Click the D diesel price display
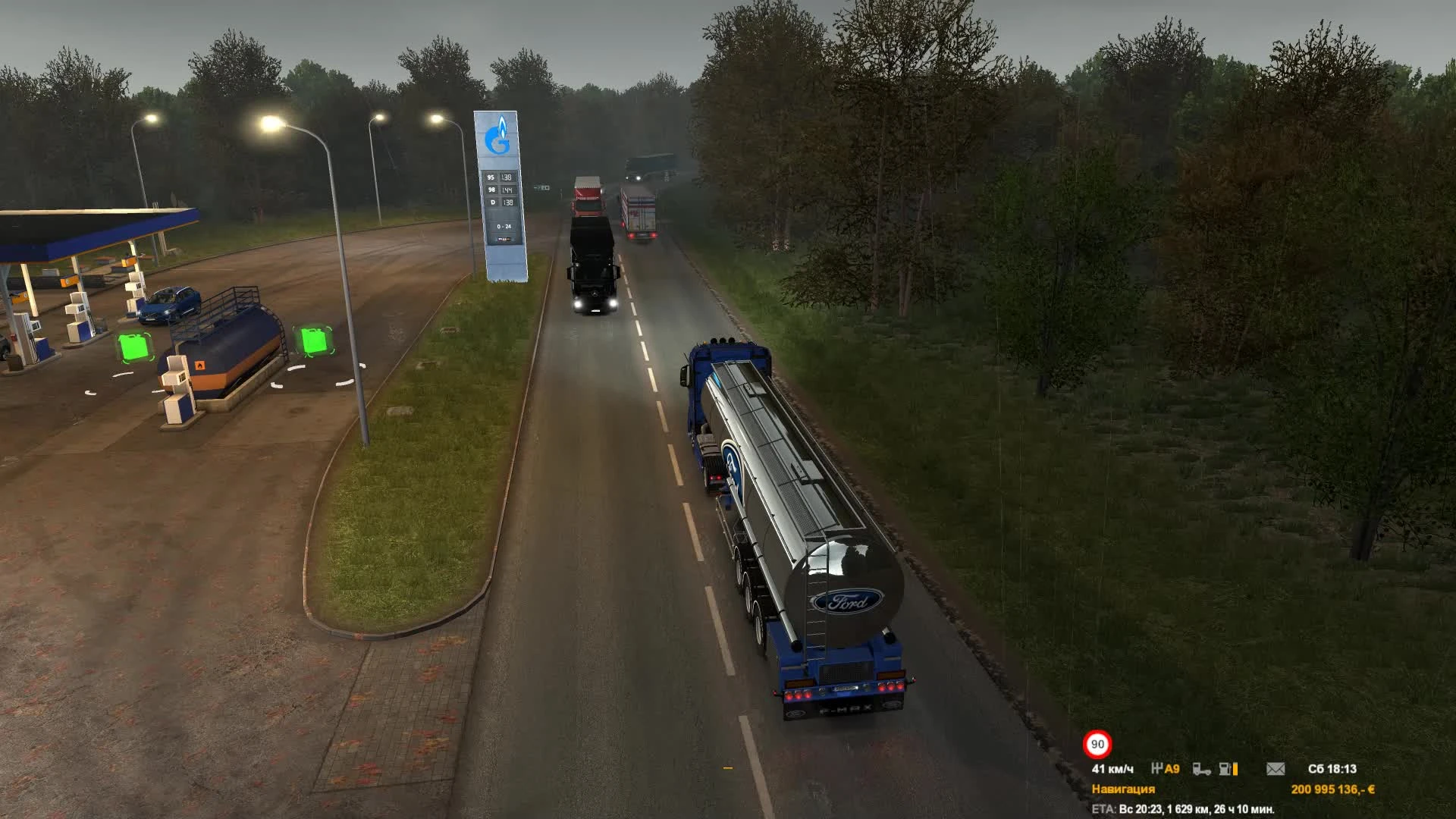The width and height of the screenshot is (1456, 819). (x=500, y=202)
